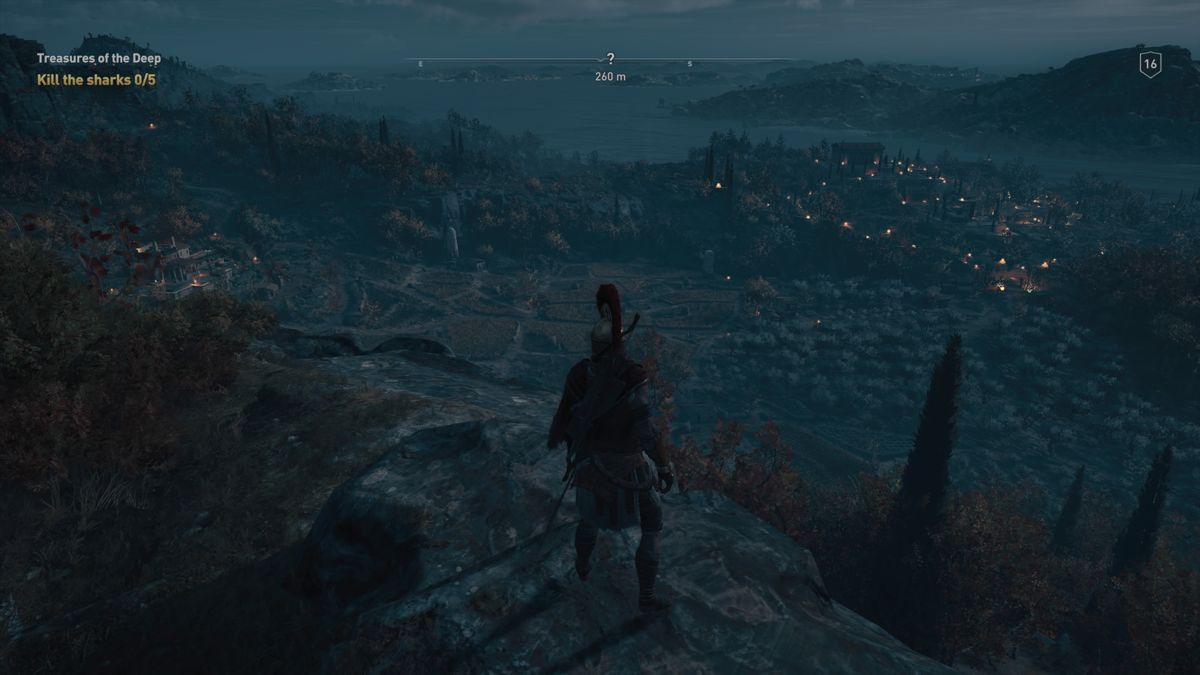
Task: Select the question mark compass marker
Action: (x=610, y=59)
